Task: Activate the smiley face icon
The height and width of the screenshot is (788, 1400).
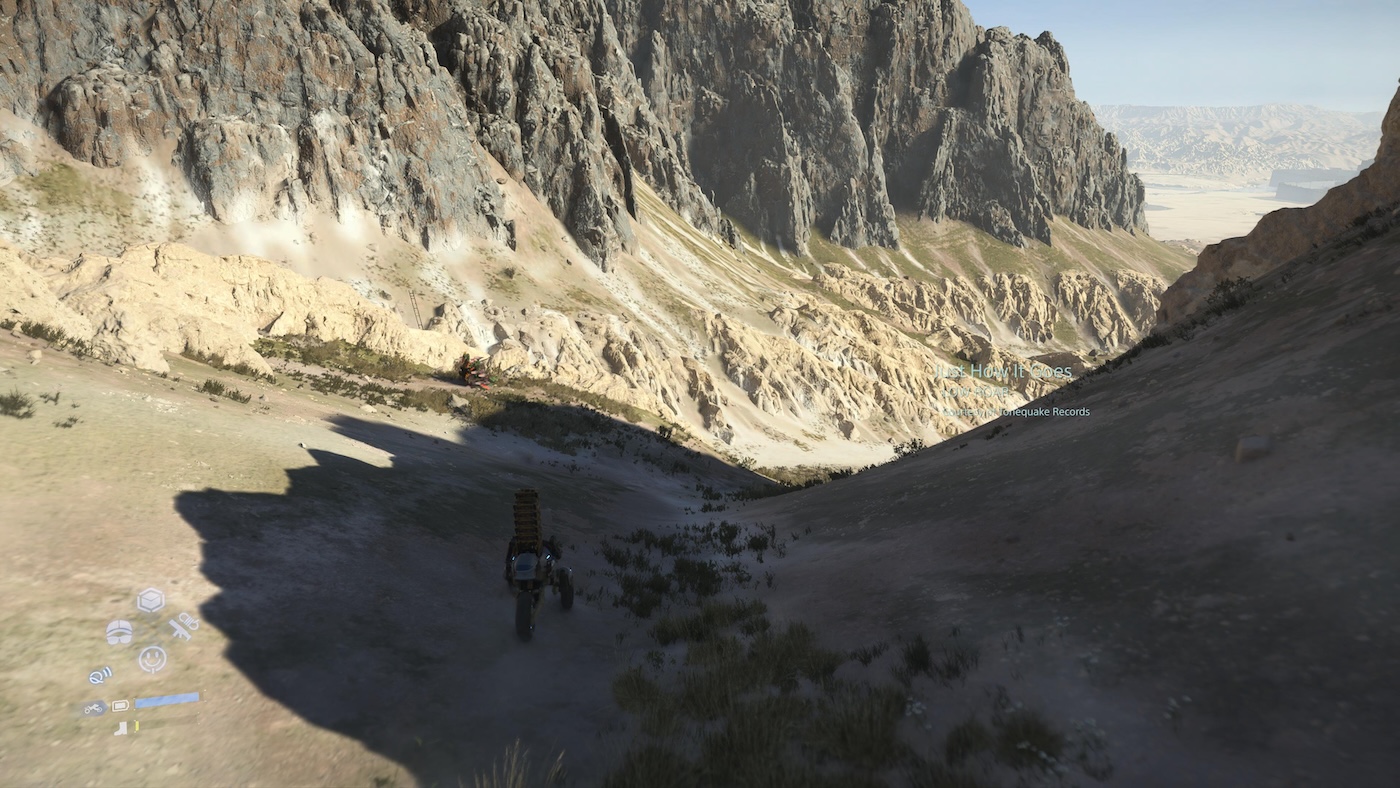Action: pyautogui.click(x=152, y=658)
